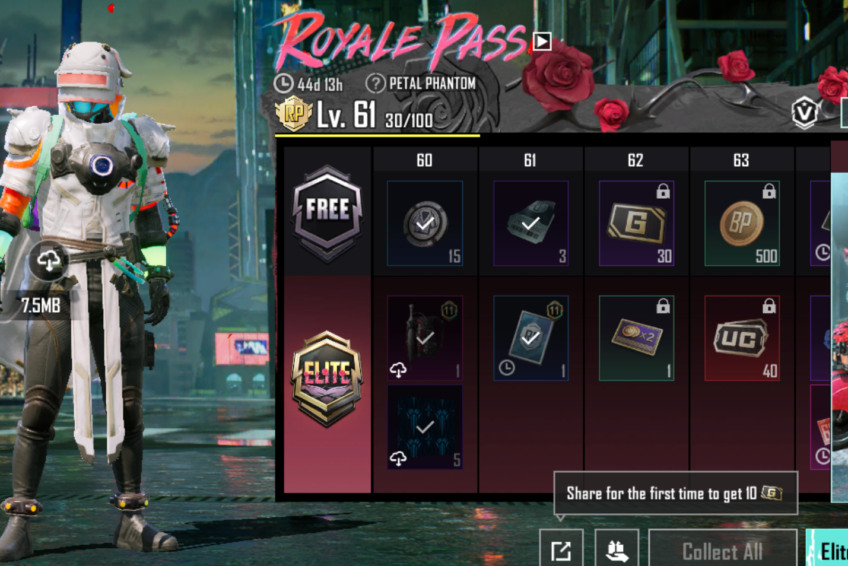
Task: Inspect the locked 40 UC elite reward
Action: [741, 338]
